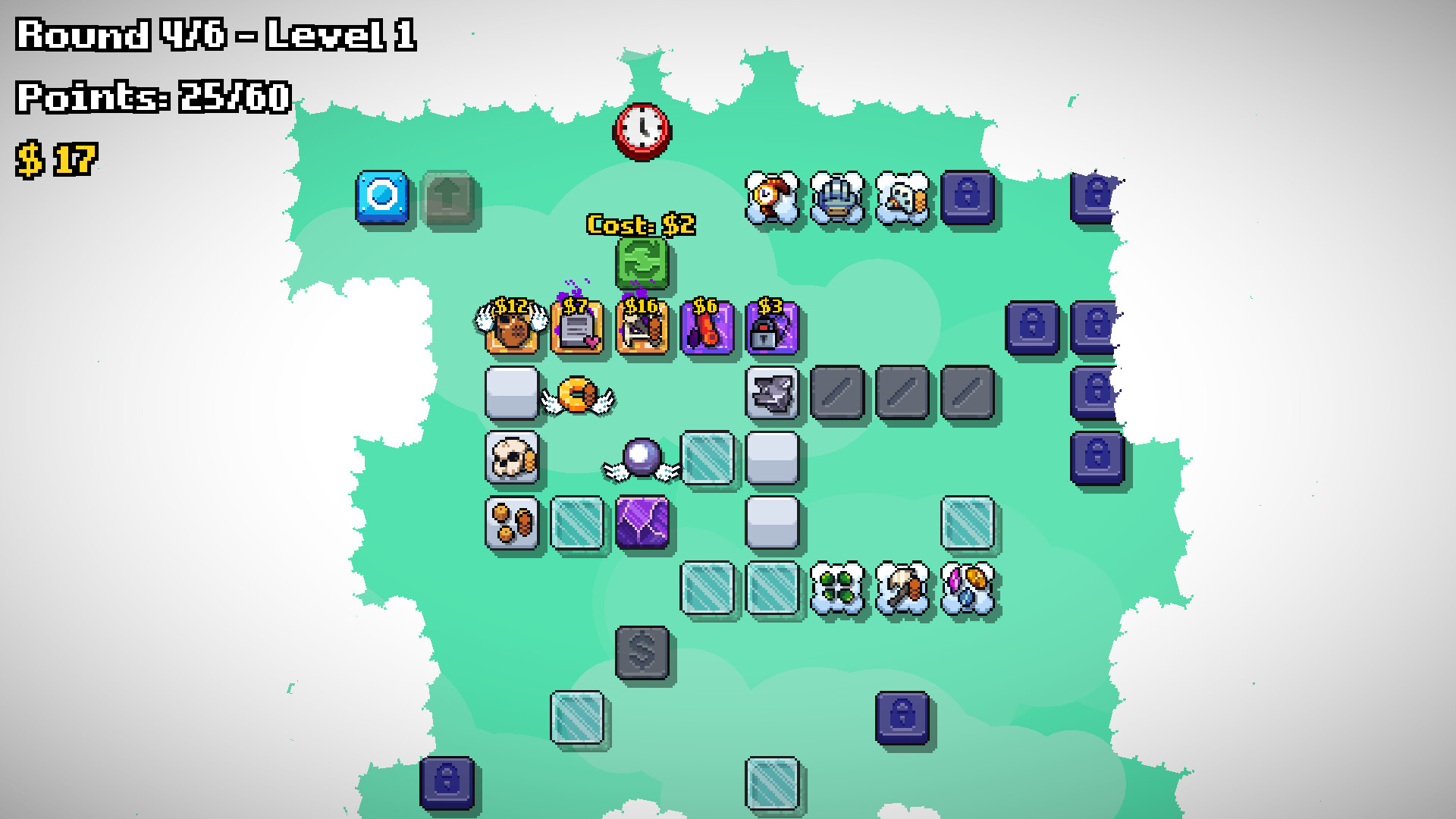
Task: Click the winged golden donut piece
Action: pos(578,394)
